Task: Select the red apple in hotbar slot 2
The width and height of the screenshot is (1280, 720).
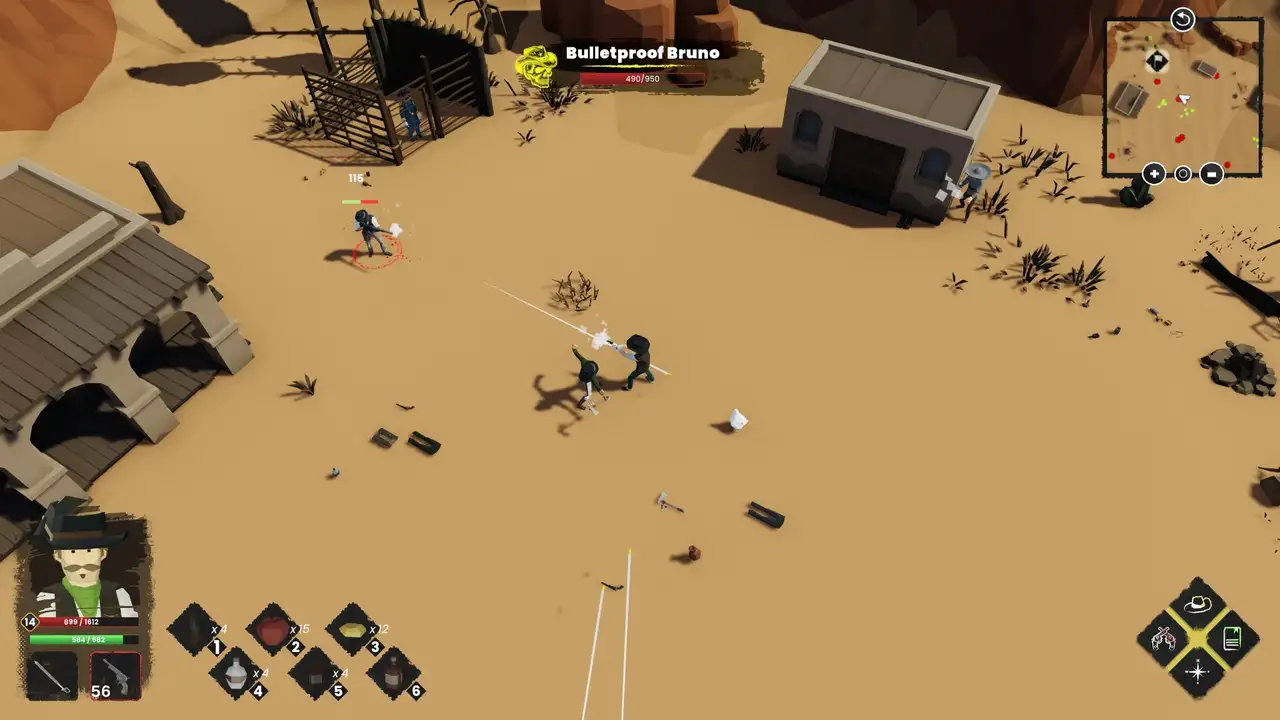Action: coord(273,630)
